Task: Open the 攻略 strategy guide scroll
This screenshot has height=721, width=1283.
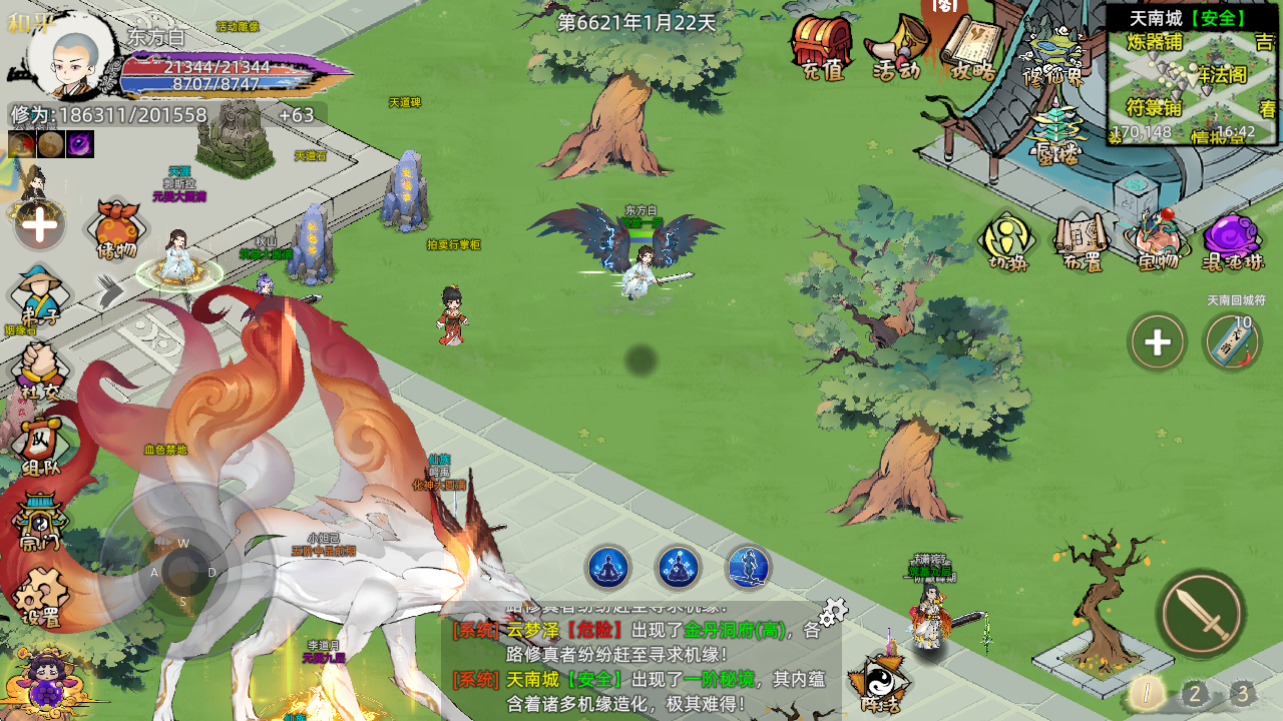Action: point(972,46)
